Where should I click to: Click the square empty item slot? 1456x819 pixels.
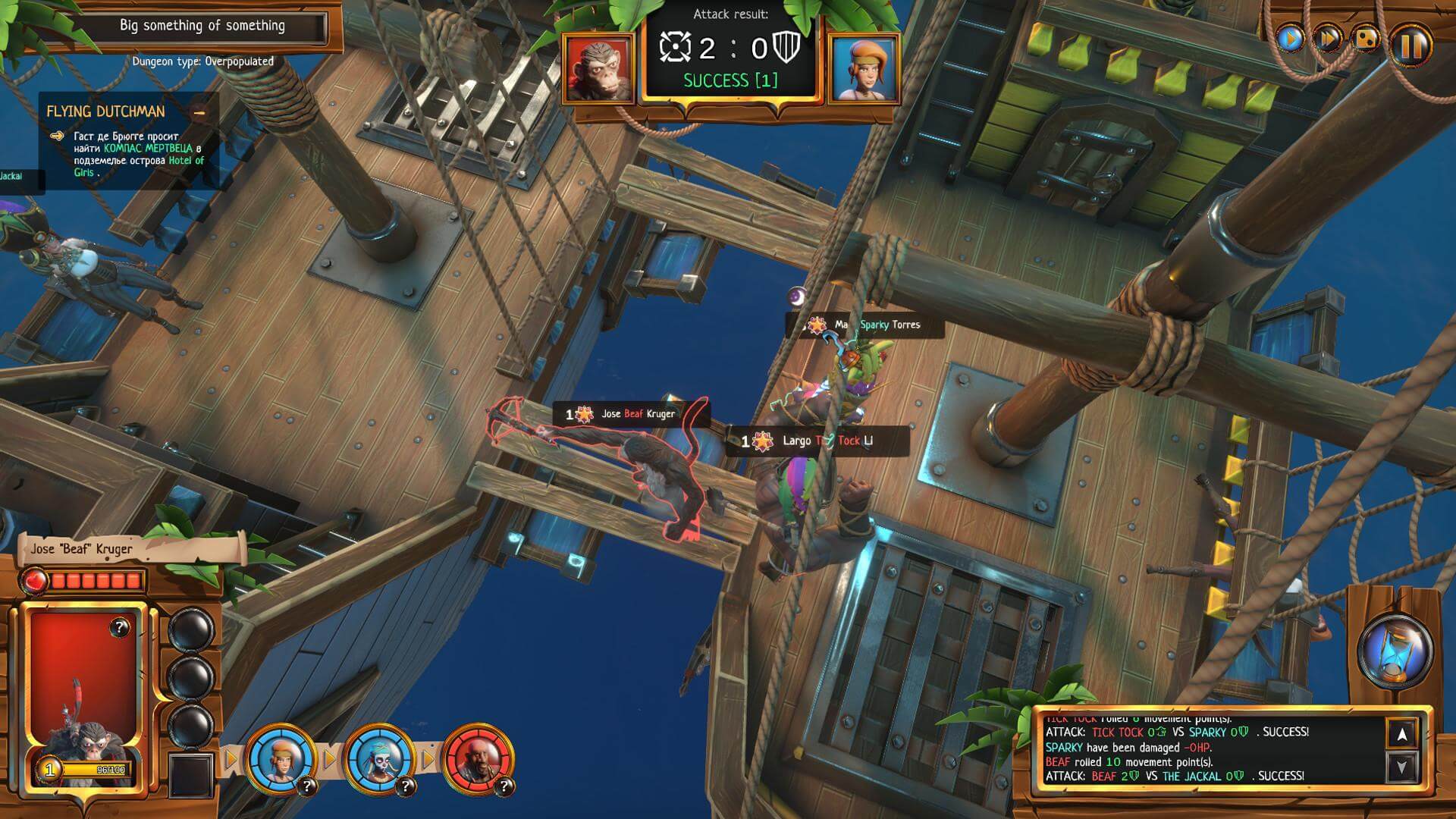pyautogui.click(x=190, y=775)
